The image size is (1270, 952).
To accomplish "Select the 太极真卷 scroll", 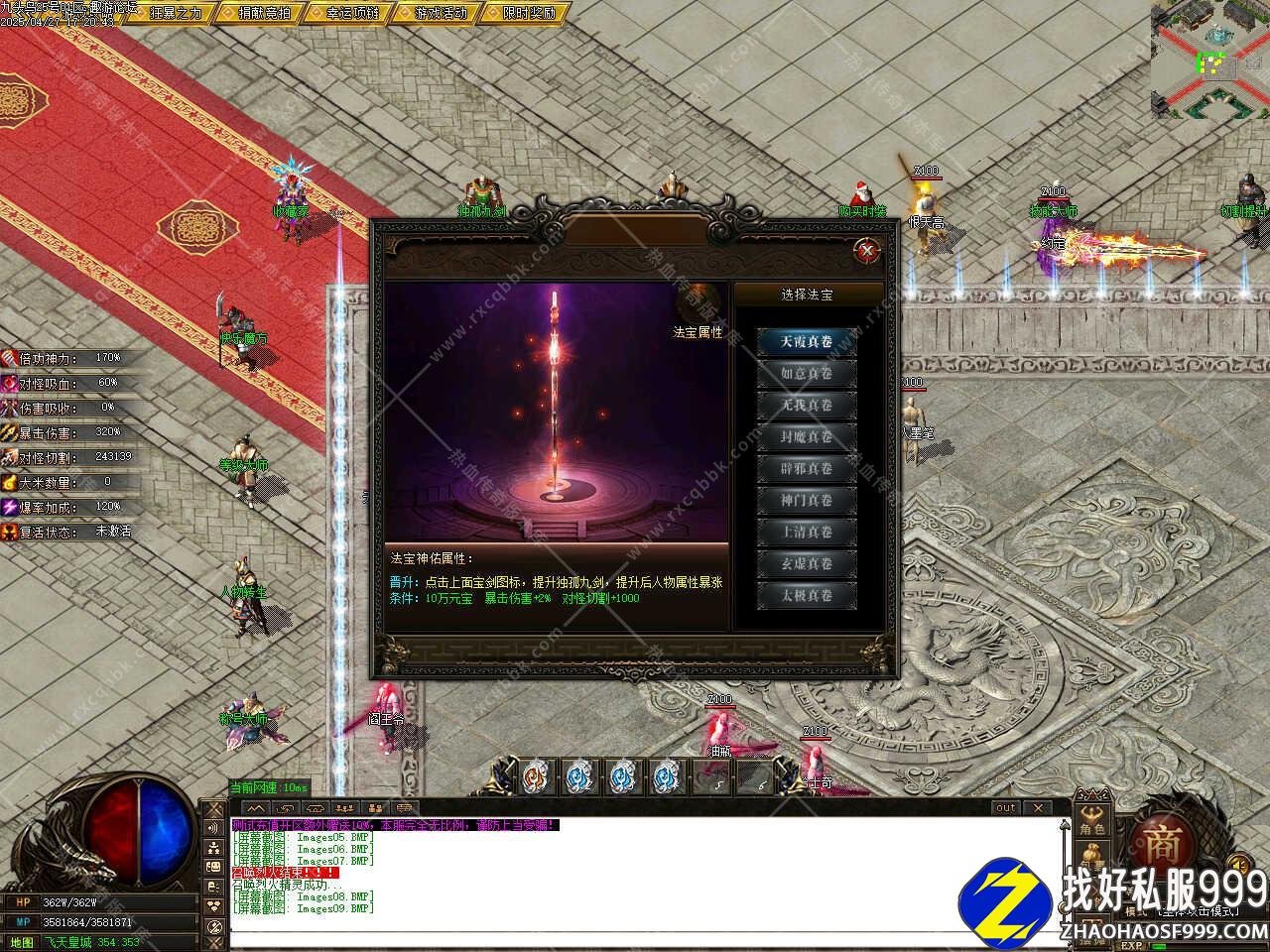I will (x=806, y=596).
